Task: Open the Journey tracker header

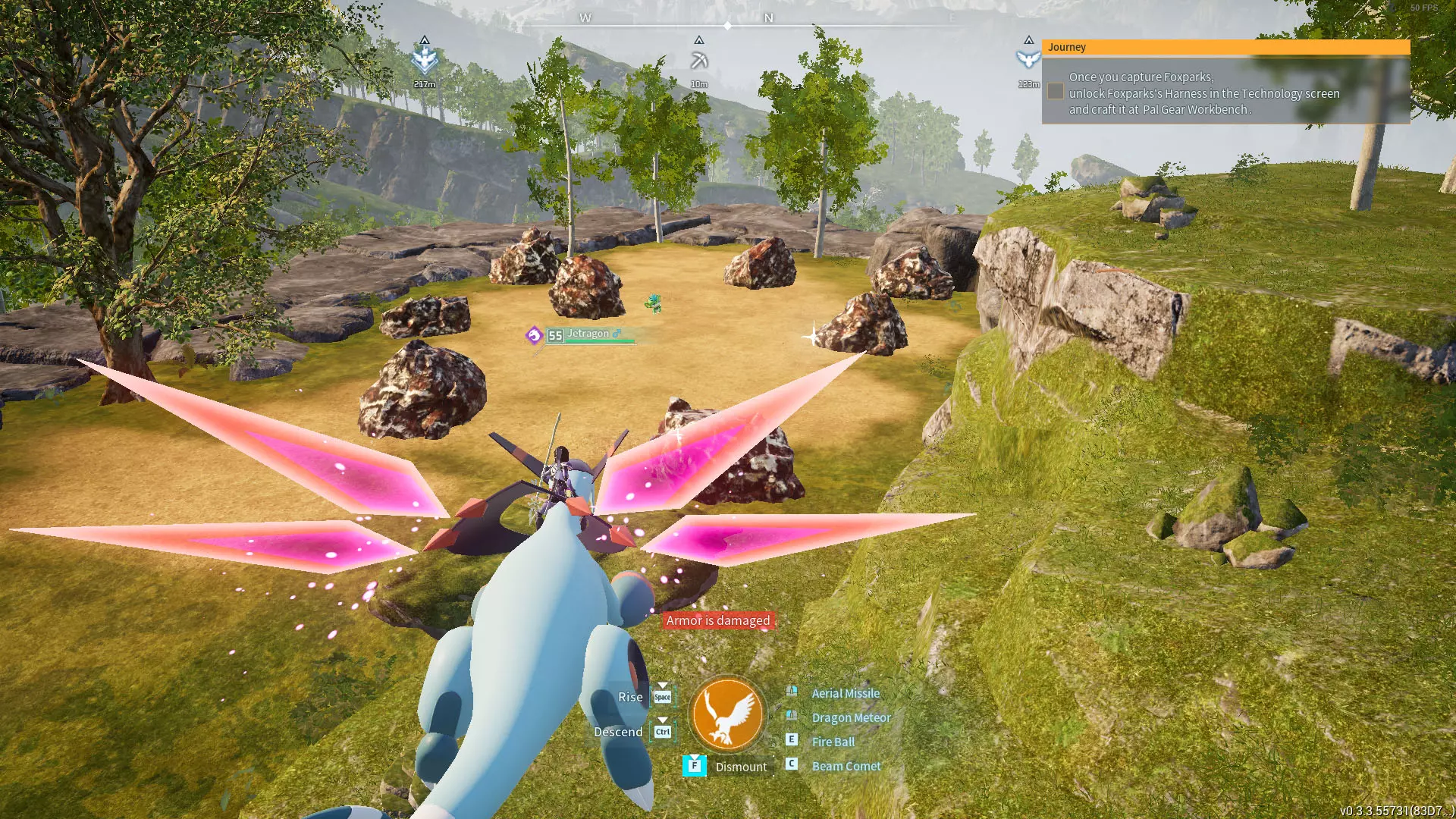Action: coord(1225,47)
